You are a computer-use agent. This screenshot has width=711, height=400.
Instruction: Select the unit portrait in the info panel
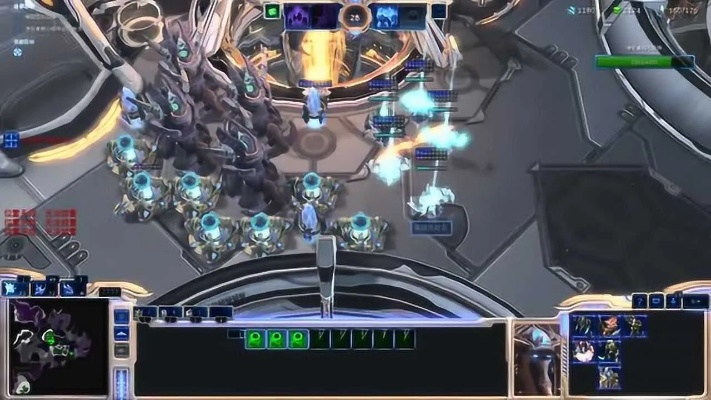pyautogui.click(x=536, y=357)
